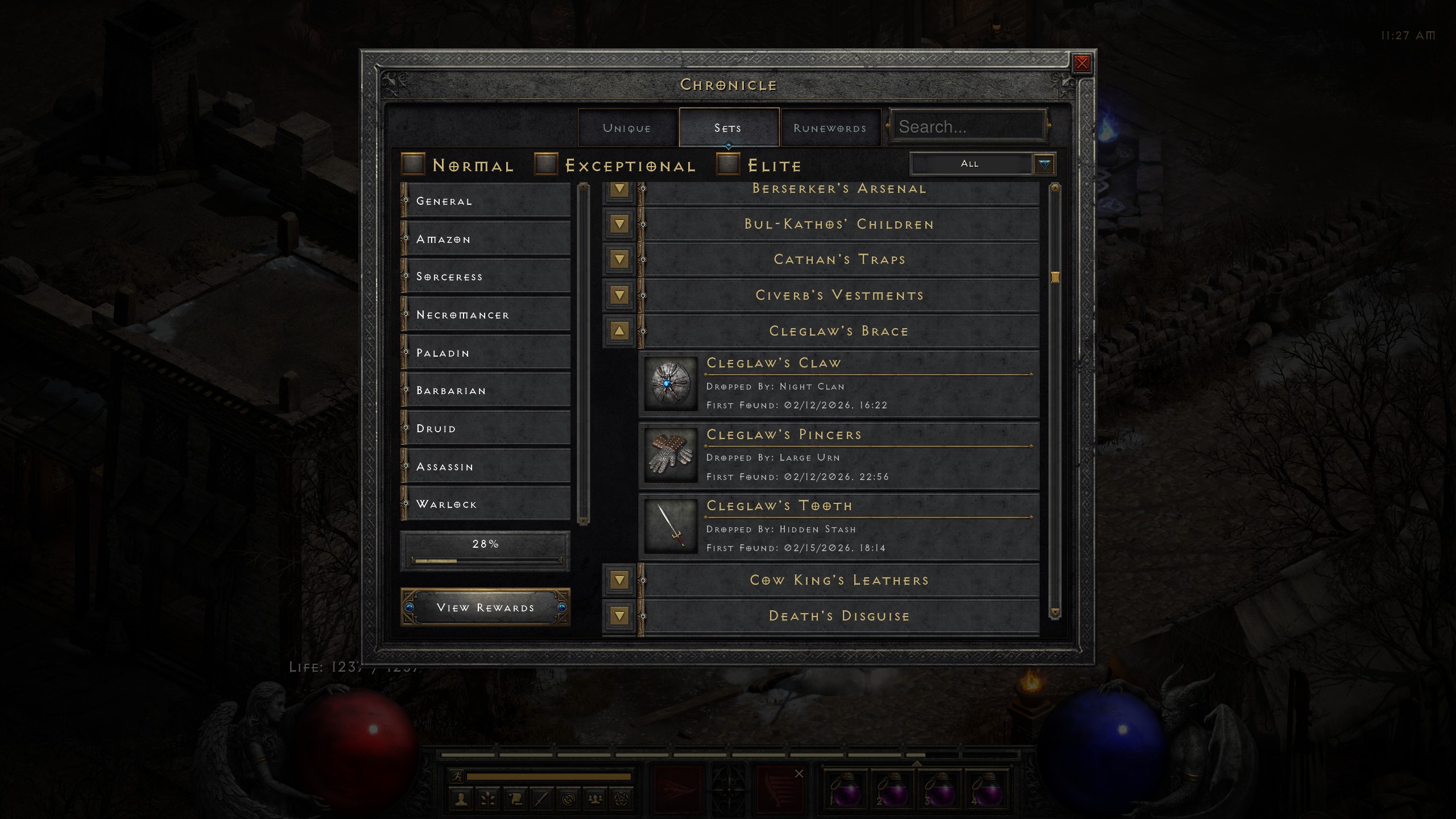Toggle the Normal checkbox
Viewport: 1456px width, 819px height.
point(413,164)
